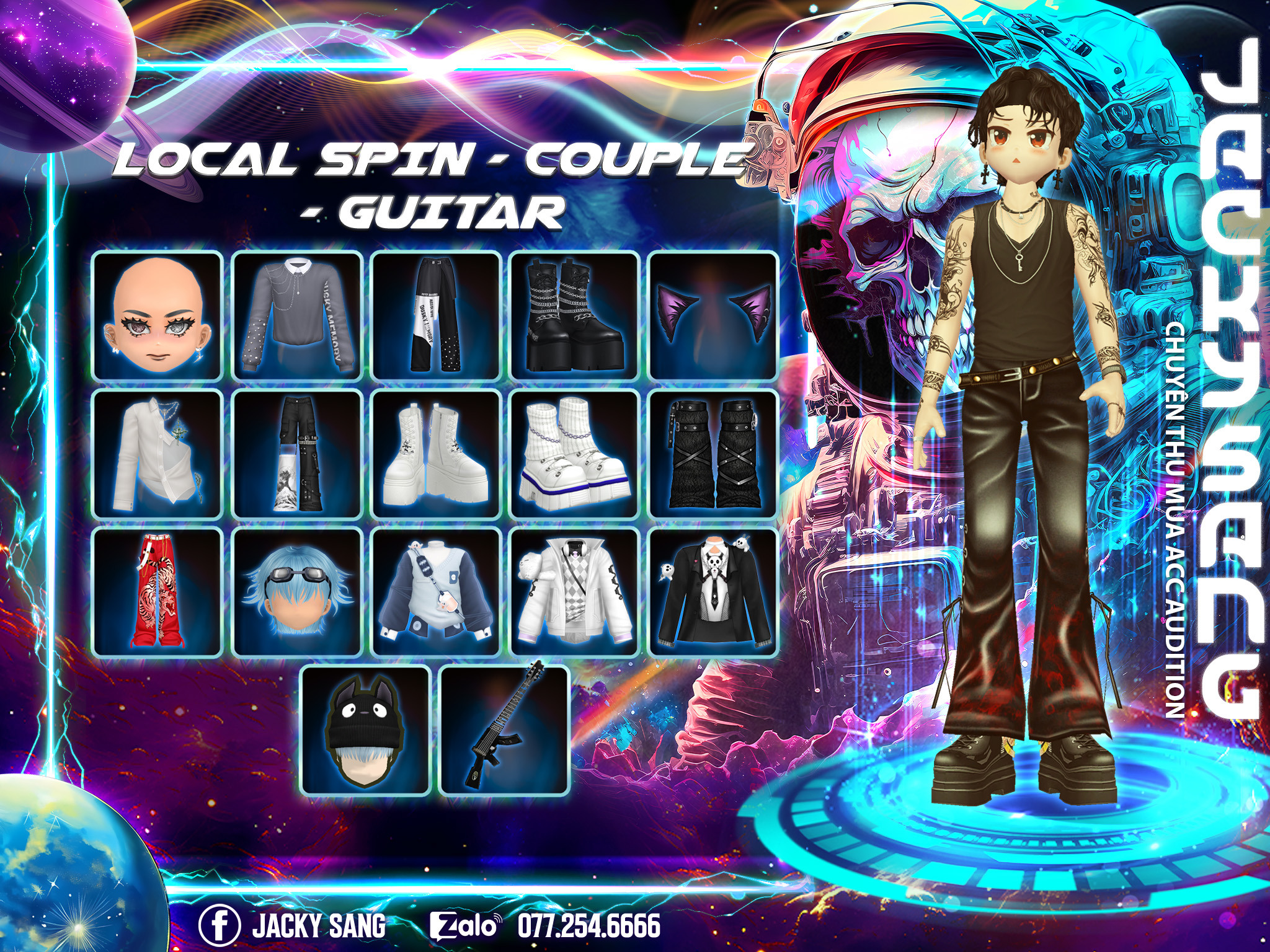The image size is (1270, 952).
Task: Click the Zalo contact logo
Action: click(x=464, y=926)
